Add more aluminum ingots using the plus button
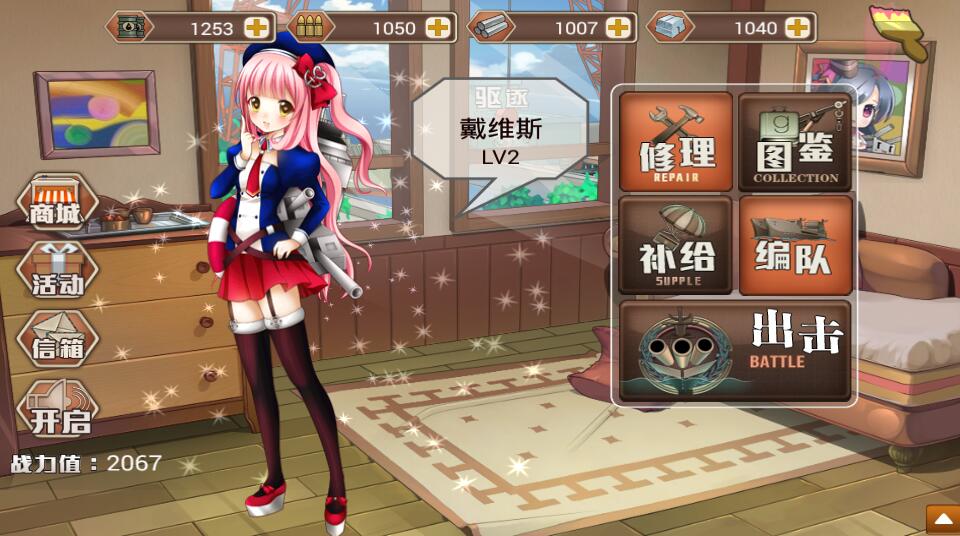 [797, 28]
